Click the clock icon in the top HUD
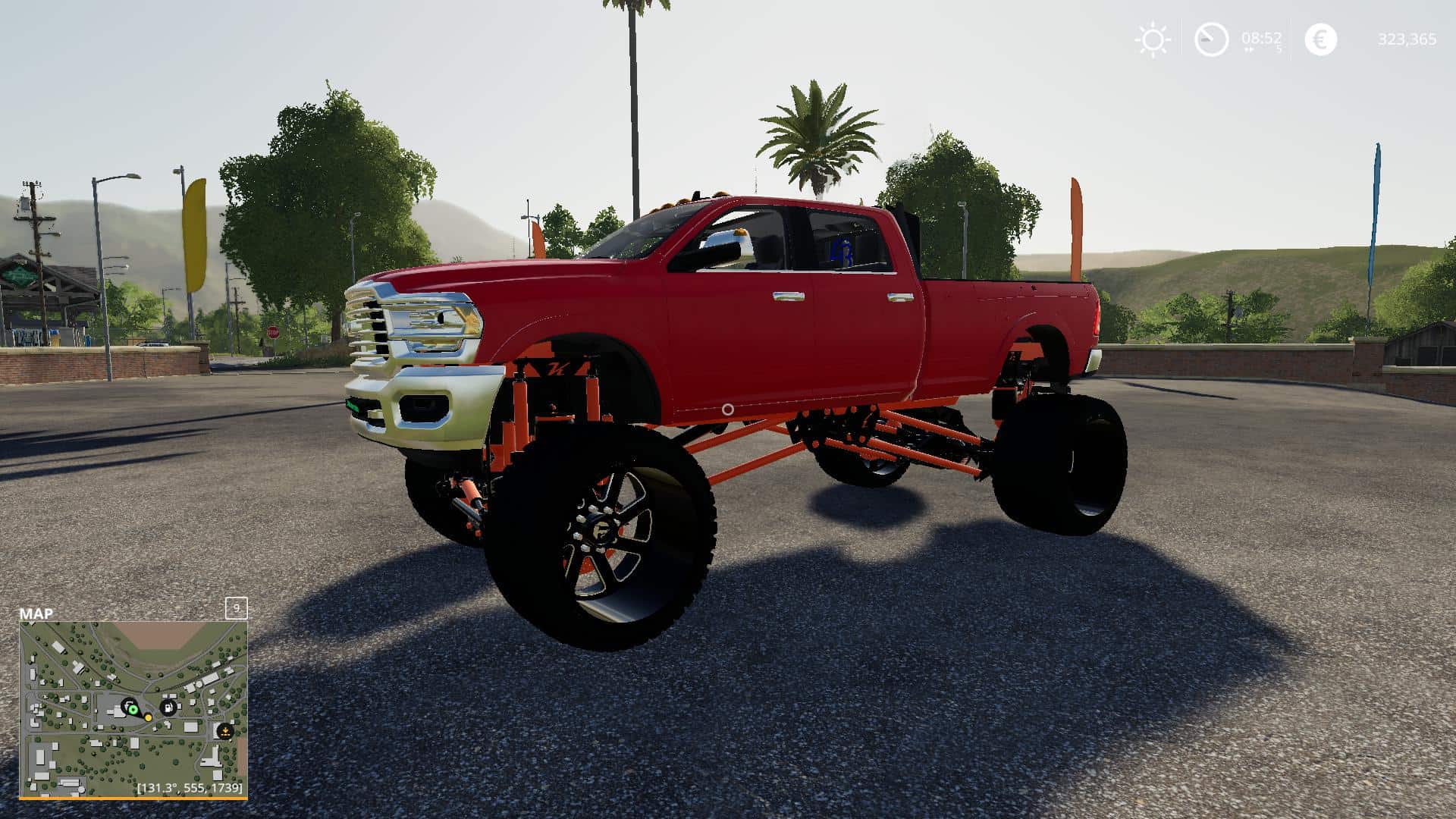This screenshot has width=1456, height=819. 1210,39
